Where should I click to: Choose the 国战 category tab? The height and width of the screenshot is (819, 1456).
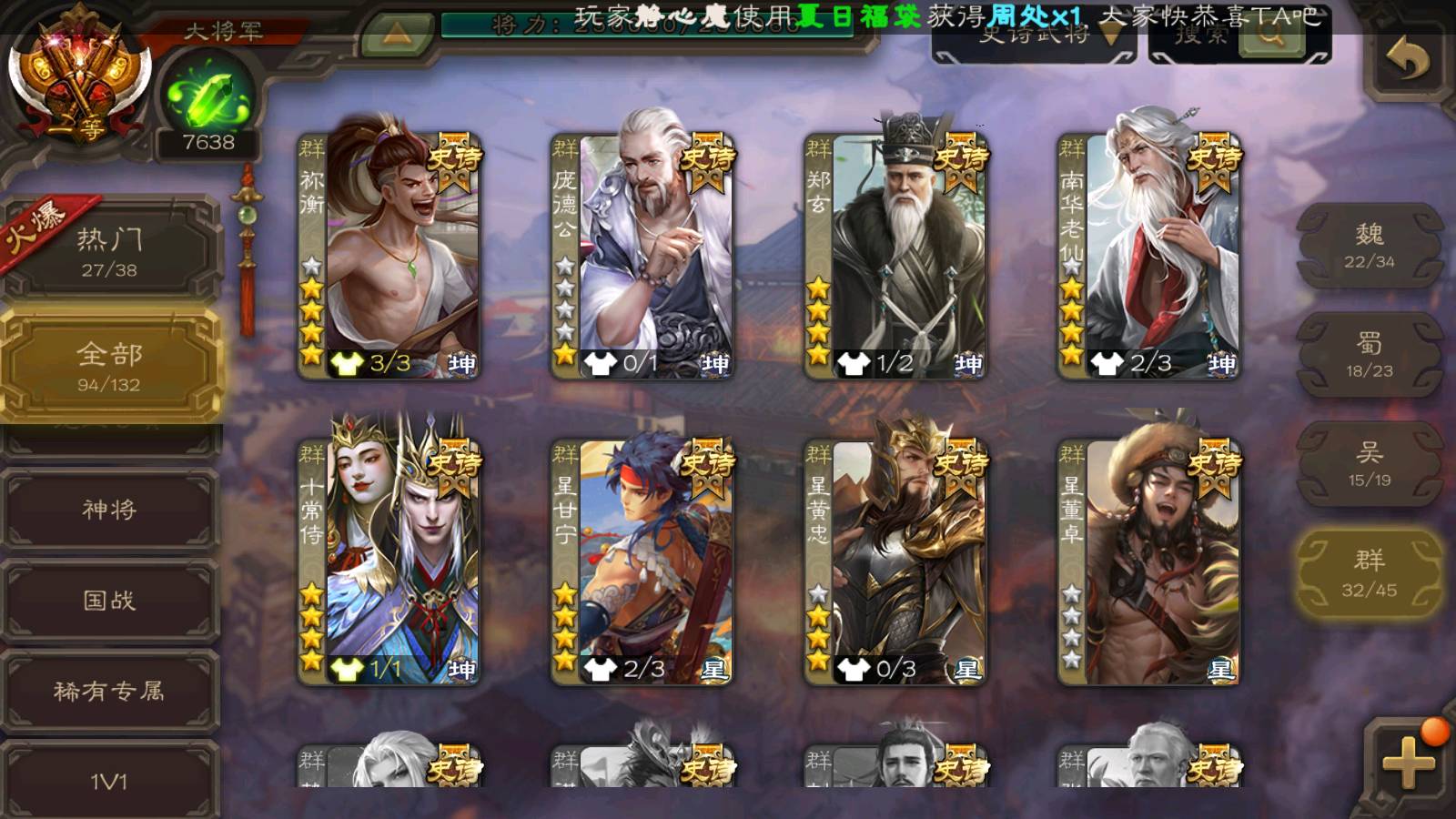click(x=109, y=600)
